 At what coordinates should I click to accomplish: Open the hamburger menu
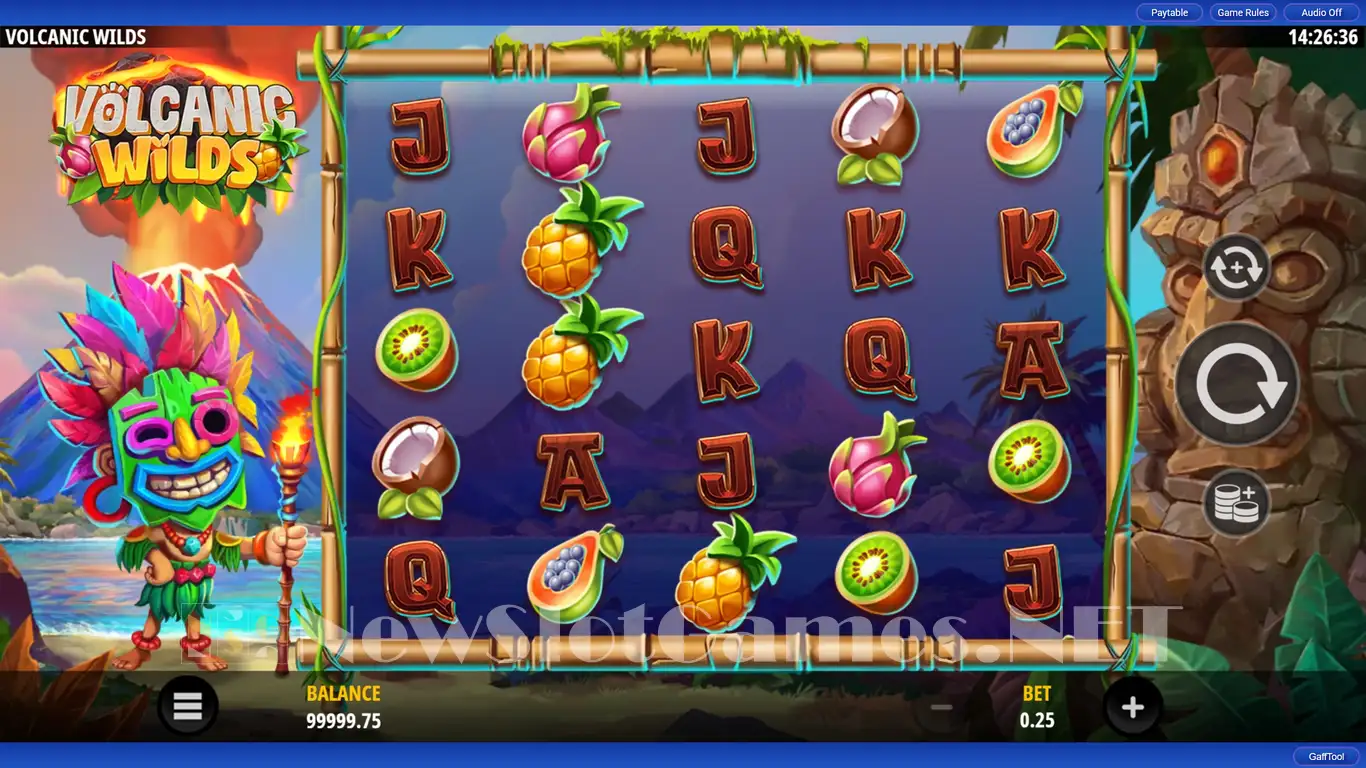pyautogui.click(x=188, y=707)
